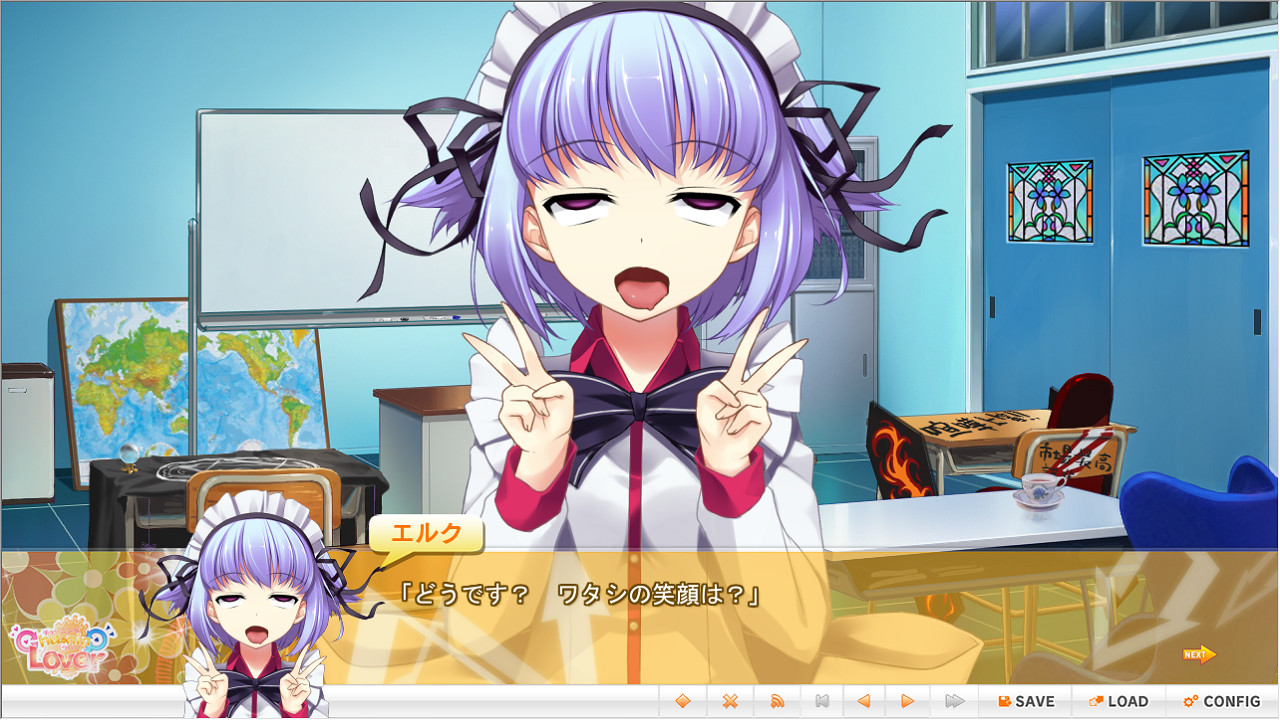The height and width of the screenshot is (720, 1280).
Task: Toggle auto-play mode with the broadcast icon
Action: tap(778, 701)
